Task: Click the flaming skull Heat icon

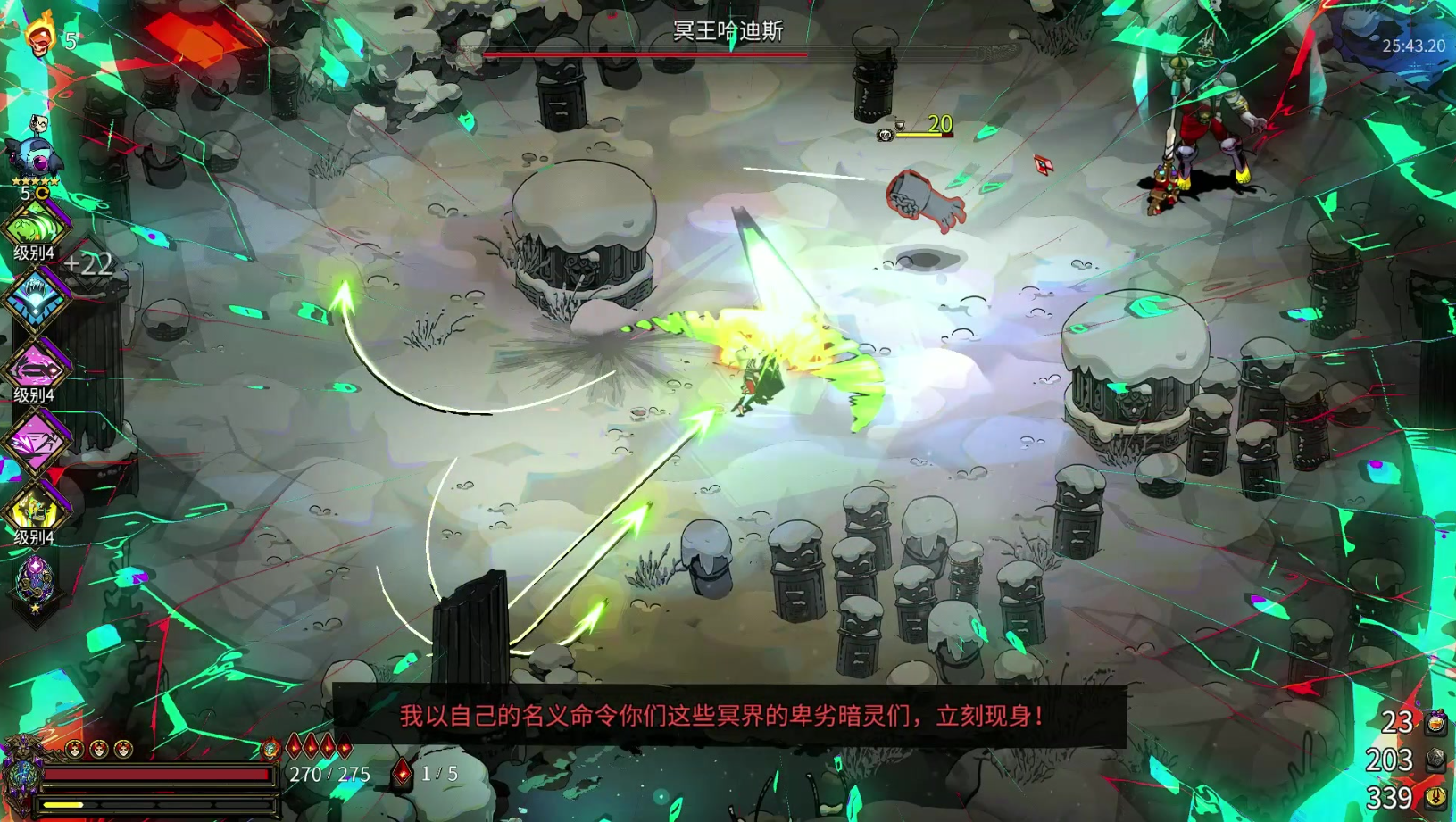Action: pos(39,37)
